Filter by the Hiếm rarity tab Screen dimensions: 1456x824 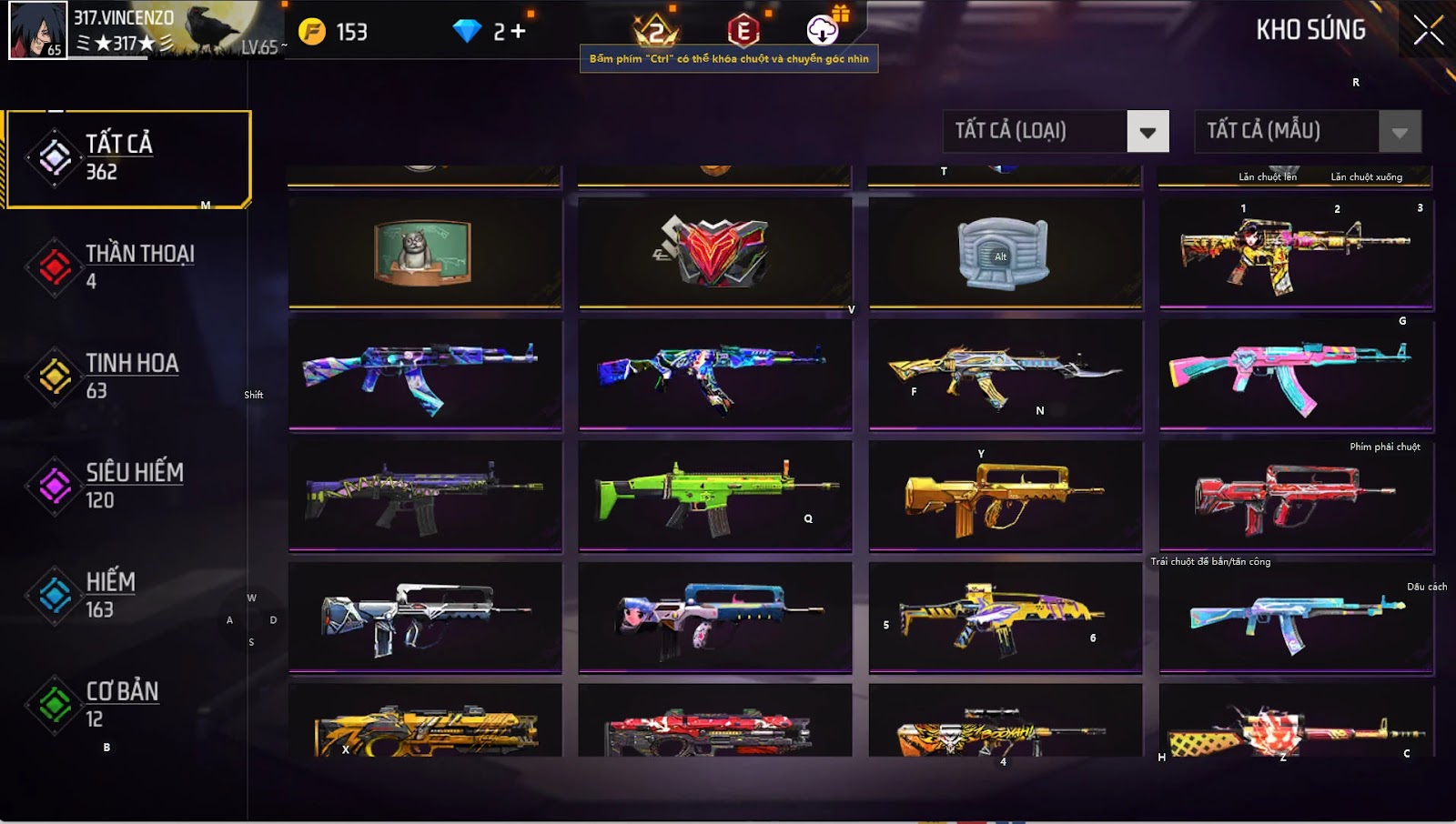[127, 595]
